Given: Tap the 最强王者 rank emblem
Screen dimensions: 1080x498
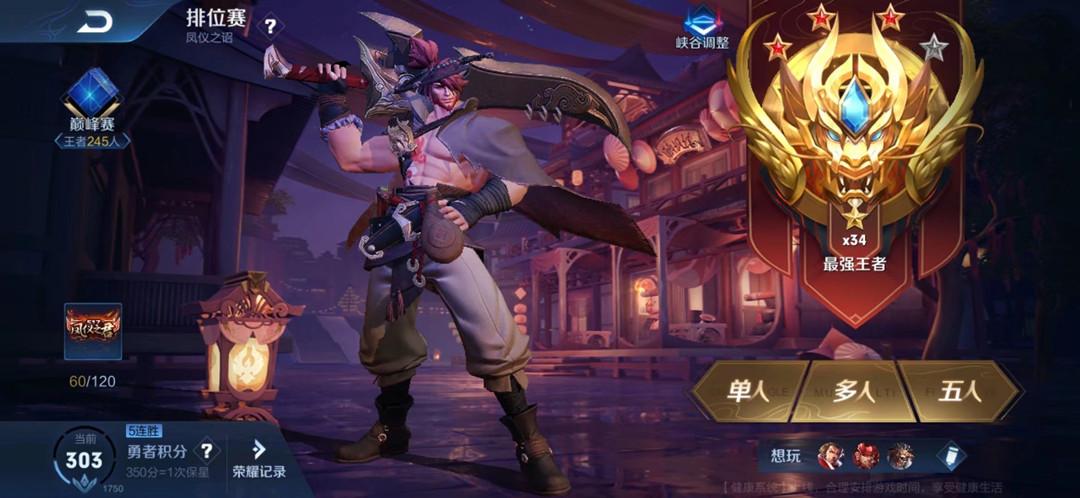Looking at the screenshot, I should pos(853,140).
